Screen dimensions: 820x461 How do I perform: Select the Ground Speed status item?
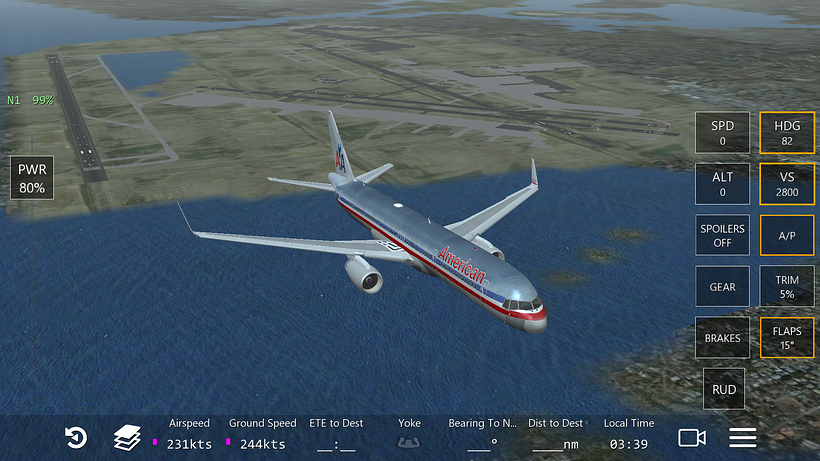[x=262, y=435]
